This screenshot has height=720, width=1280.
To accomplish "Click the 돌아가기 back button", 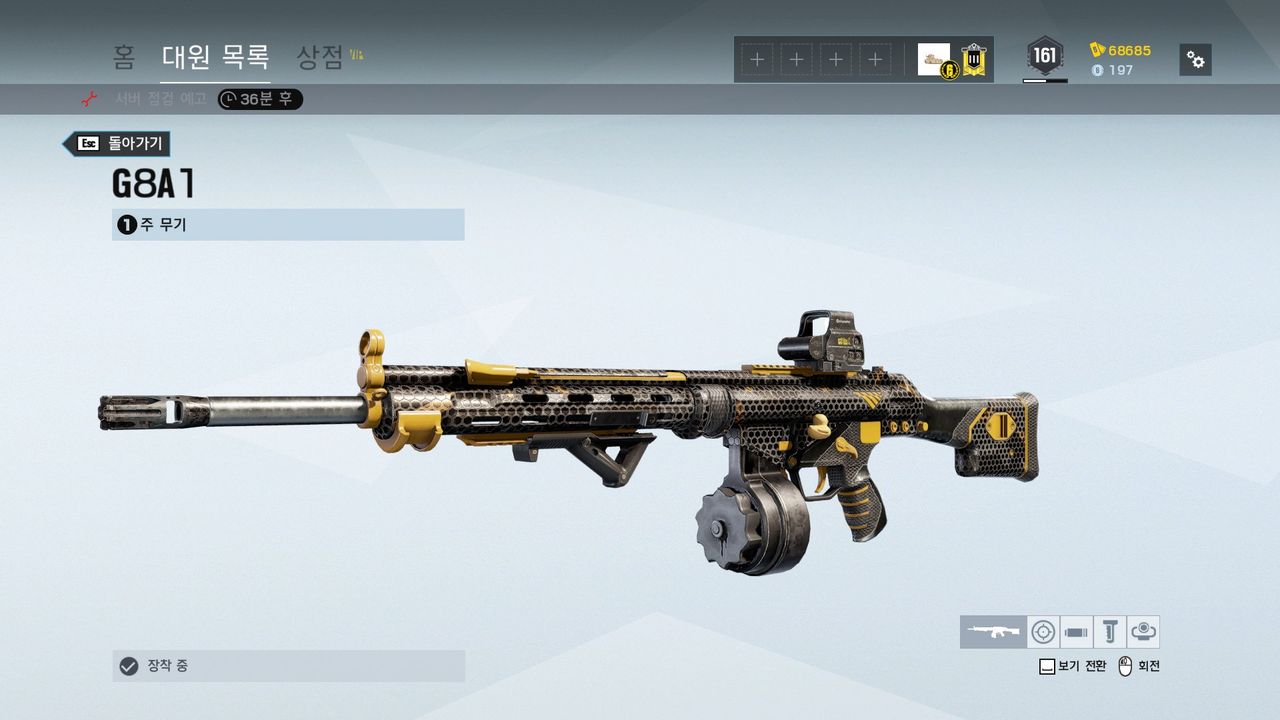I will [x=118, y=144].
